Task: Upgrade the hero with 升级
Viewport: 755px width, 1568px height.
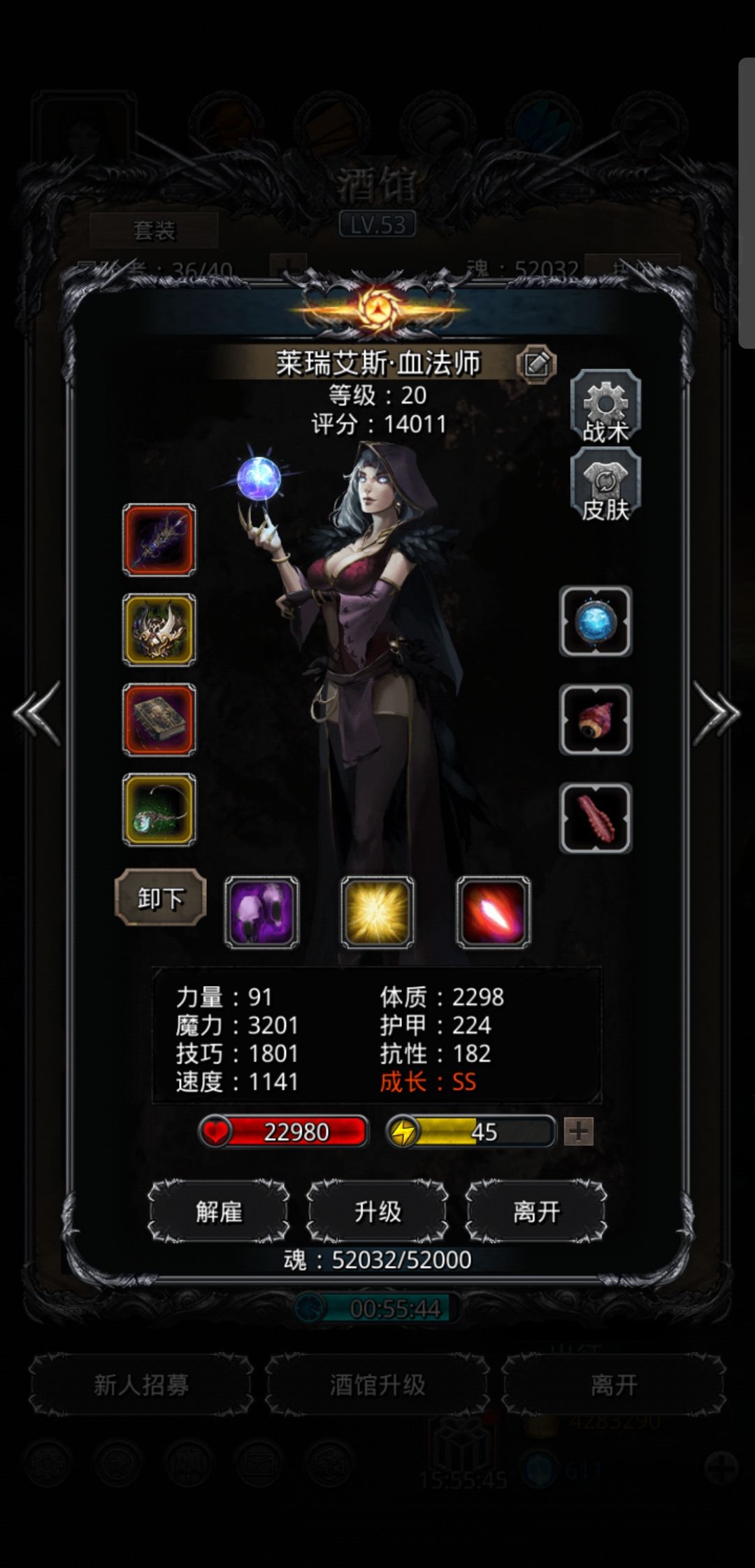Action: coord(377,1212)
